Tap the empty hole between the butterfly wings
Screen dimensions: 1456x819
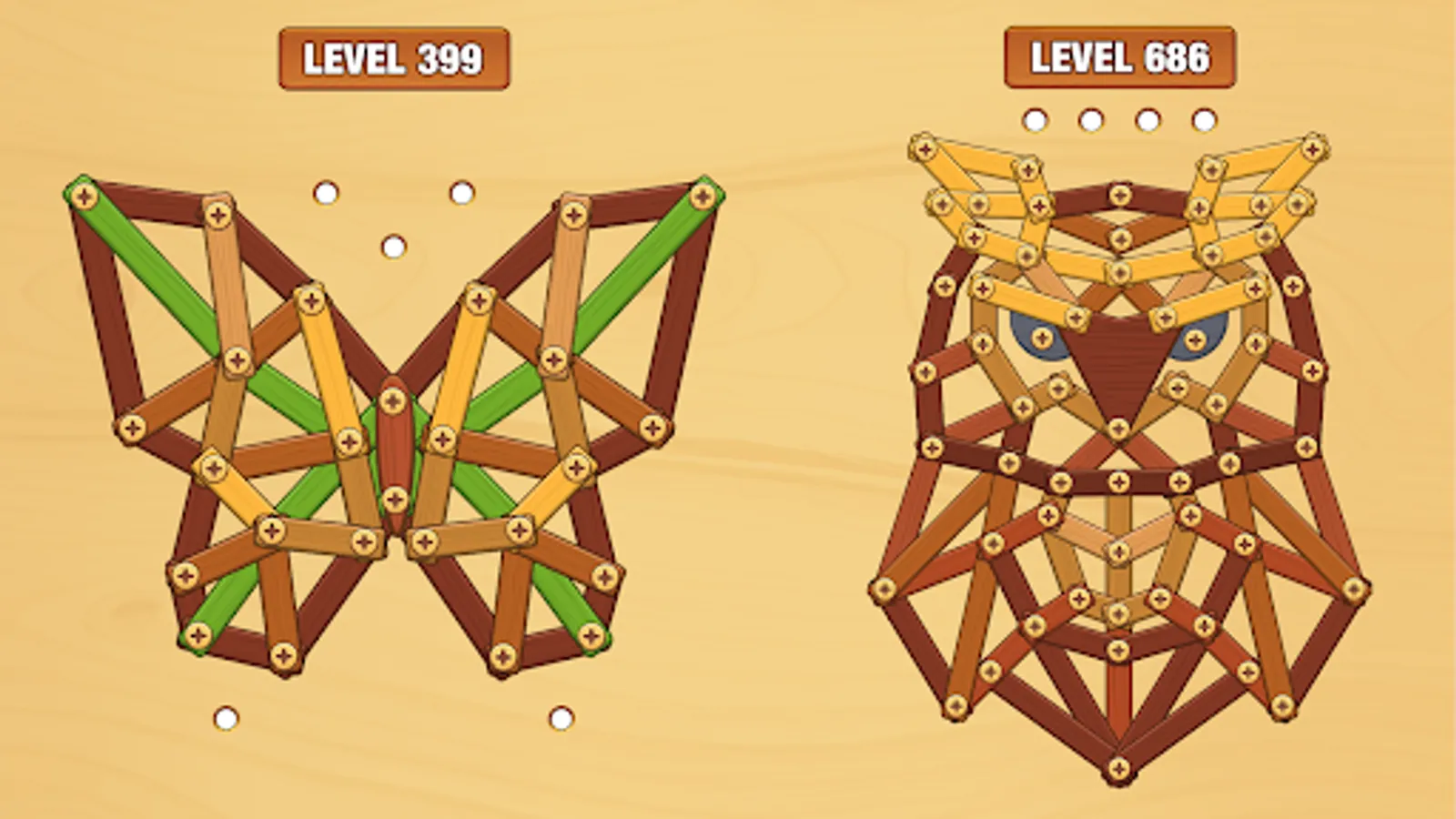[393, 246]
